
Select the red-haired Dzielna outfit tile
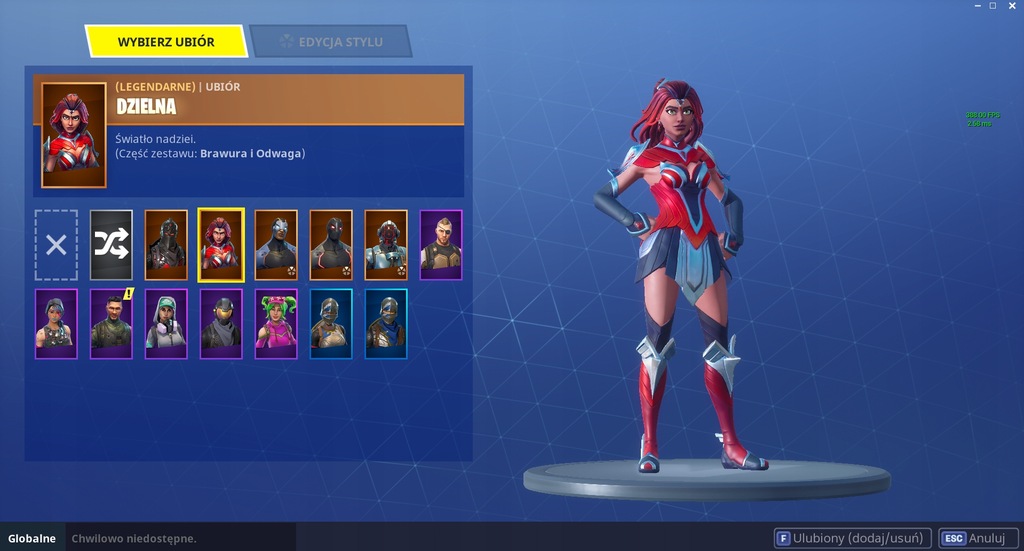pos(221,245)
